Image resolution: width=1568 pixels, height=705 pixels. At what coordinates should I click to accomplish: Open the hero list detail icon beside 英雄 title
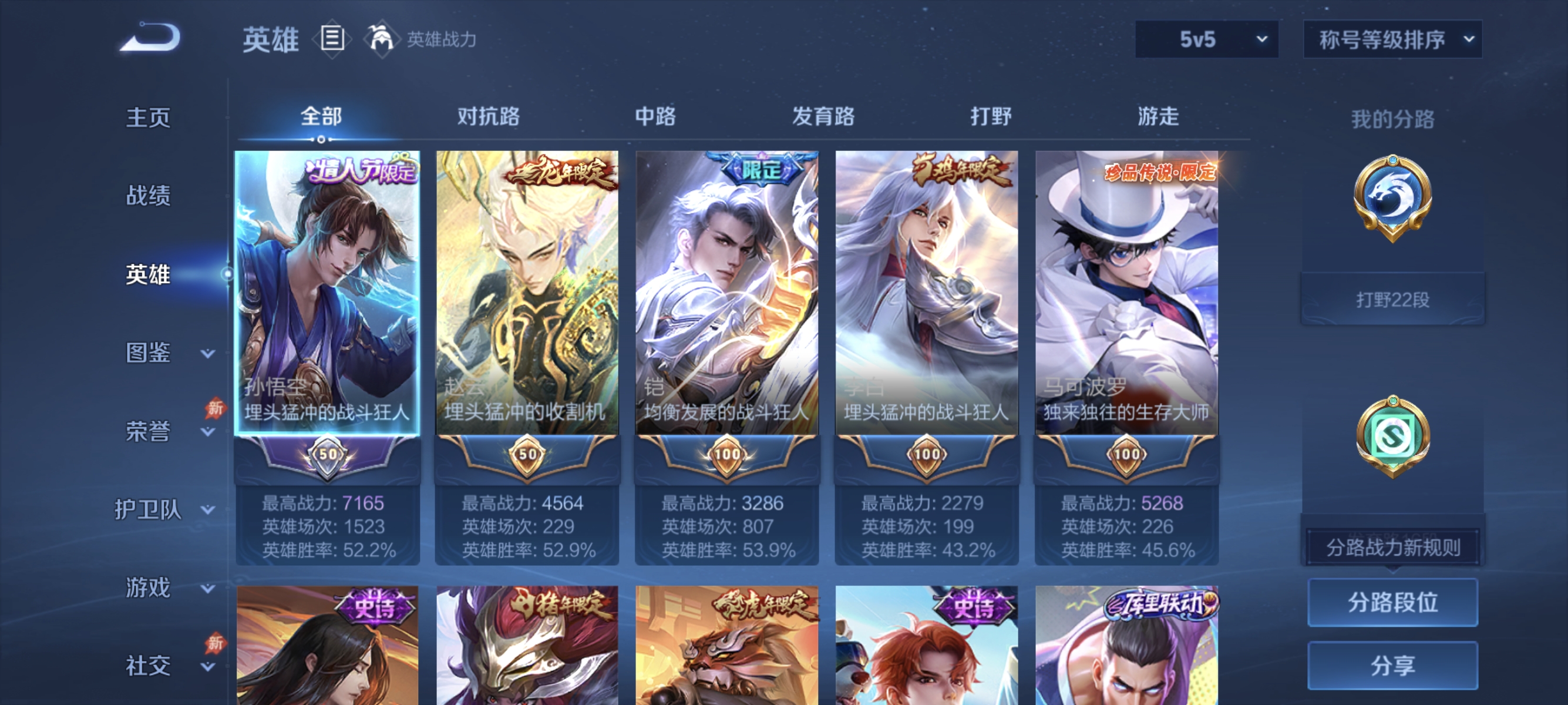click(333, 38)
